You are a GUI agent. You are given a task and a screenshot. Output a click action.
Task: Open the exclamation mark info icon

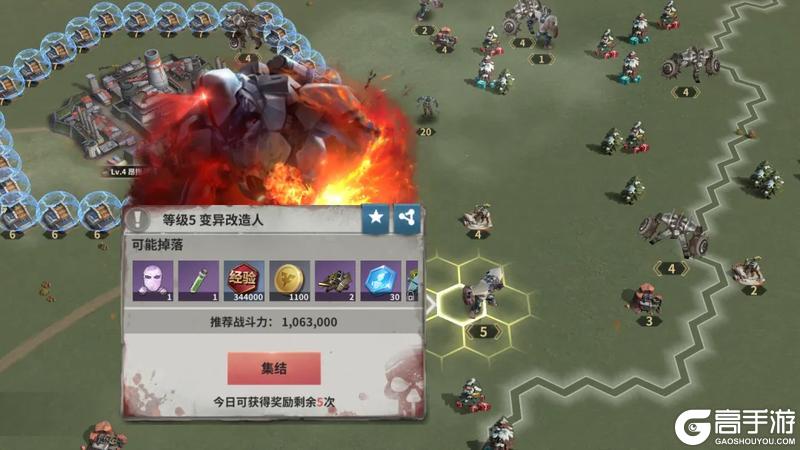coord(138,220)
